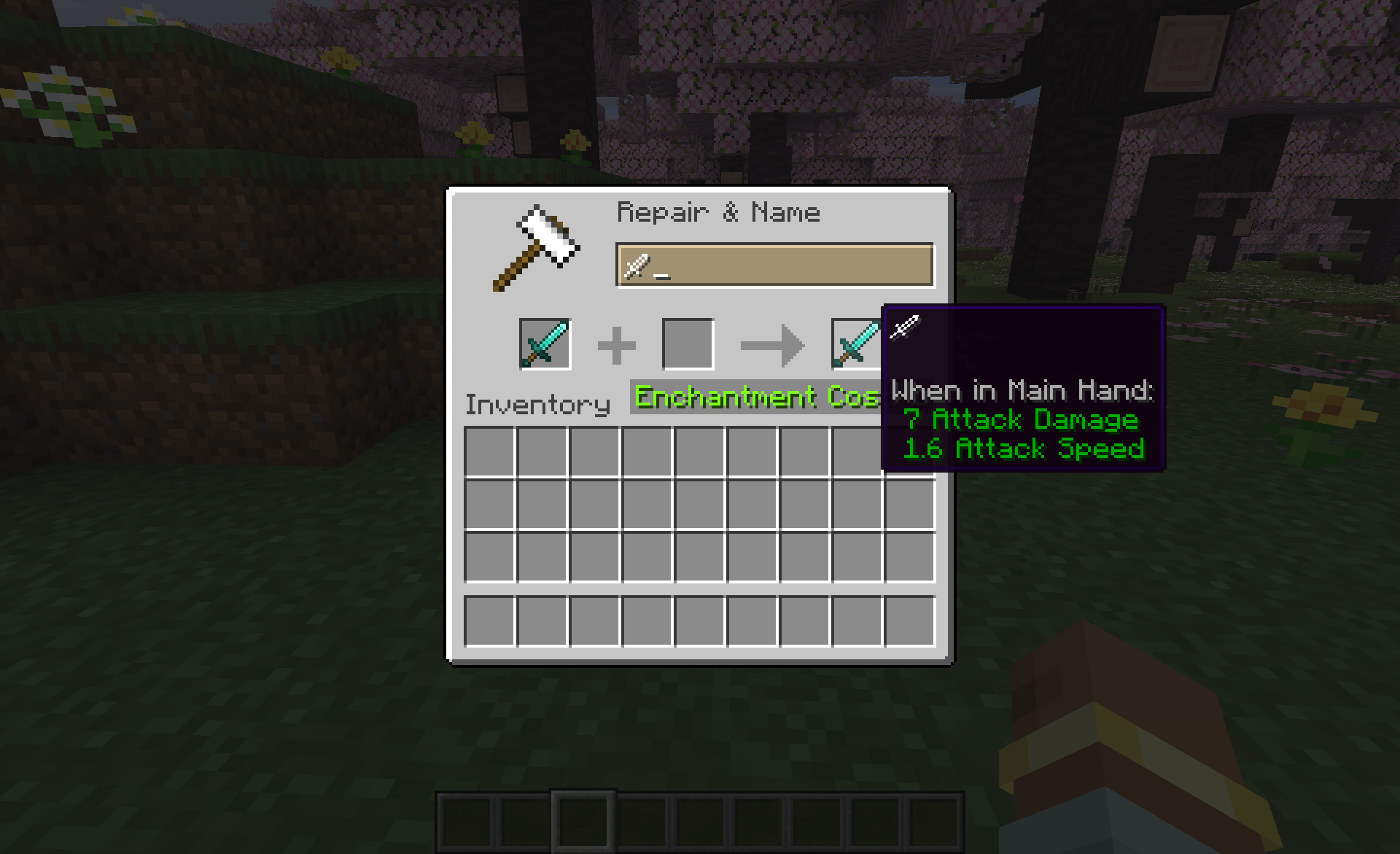Click the 7 Attack Damage tooltip text
Screen dimensions: 1400x854
point(1020,420)
